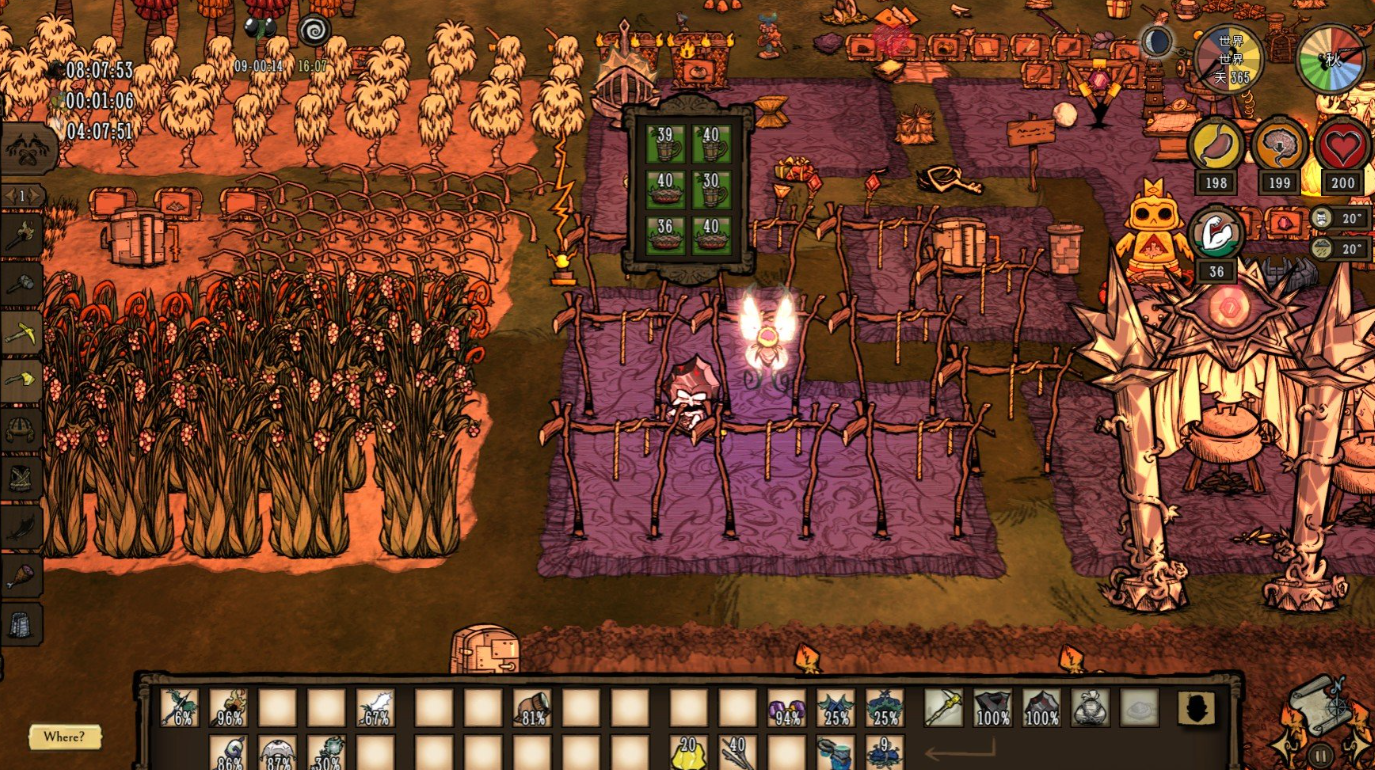Screen dimensions: 1375x770
Task: Choose the hammer recipe in the crafting bar
Action: click(22, 284)
